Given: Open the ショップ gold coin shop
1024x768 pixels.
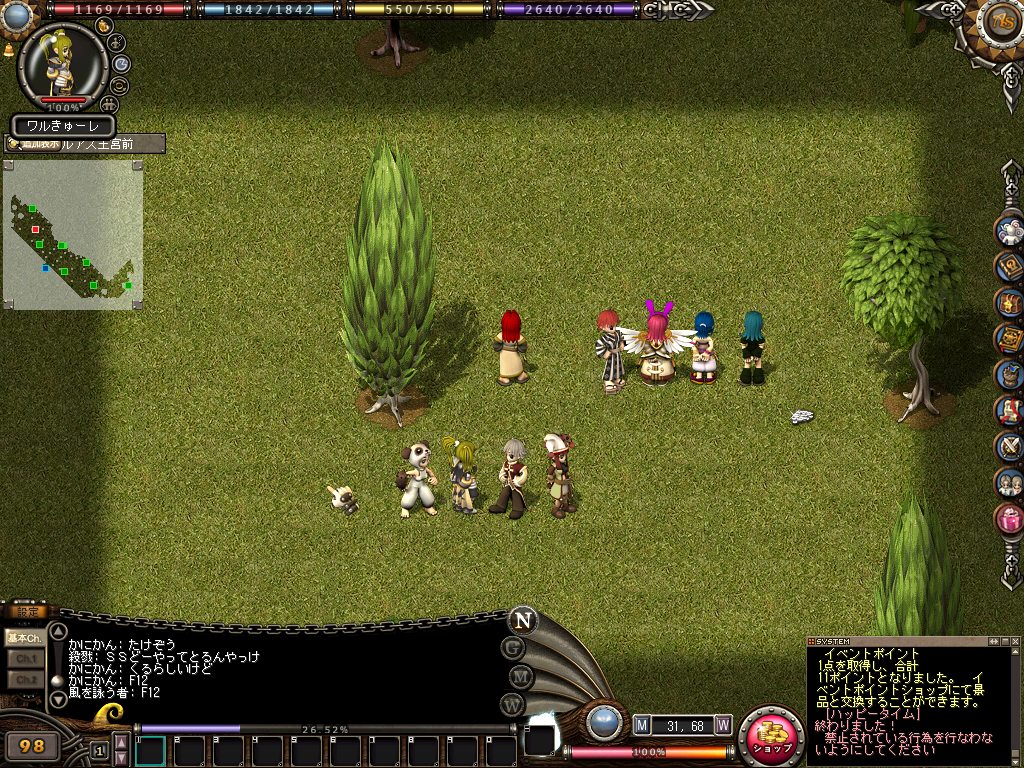Looking at the screenshot, I should click(x=771, y=737).
